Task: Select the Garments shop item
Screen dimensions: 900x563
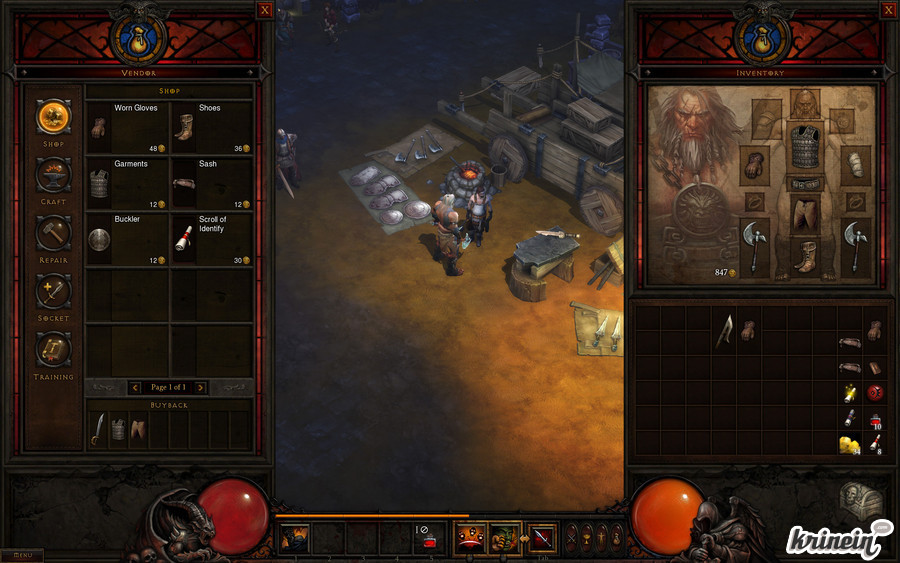Action: (x=127, y=183)
